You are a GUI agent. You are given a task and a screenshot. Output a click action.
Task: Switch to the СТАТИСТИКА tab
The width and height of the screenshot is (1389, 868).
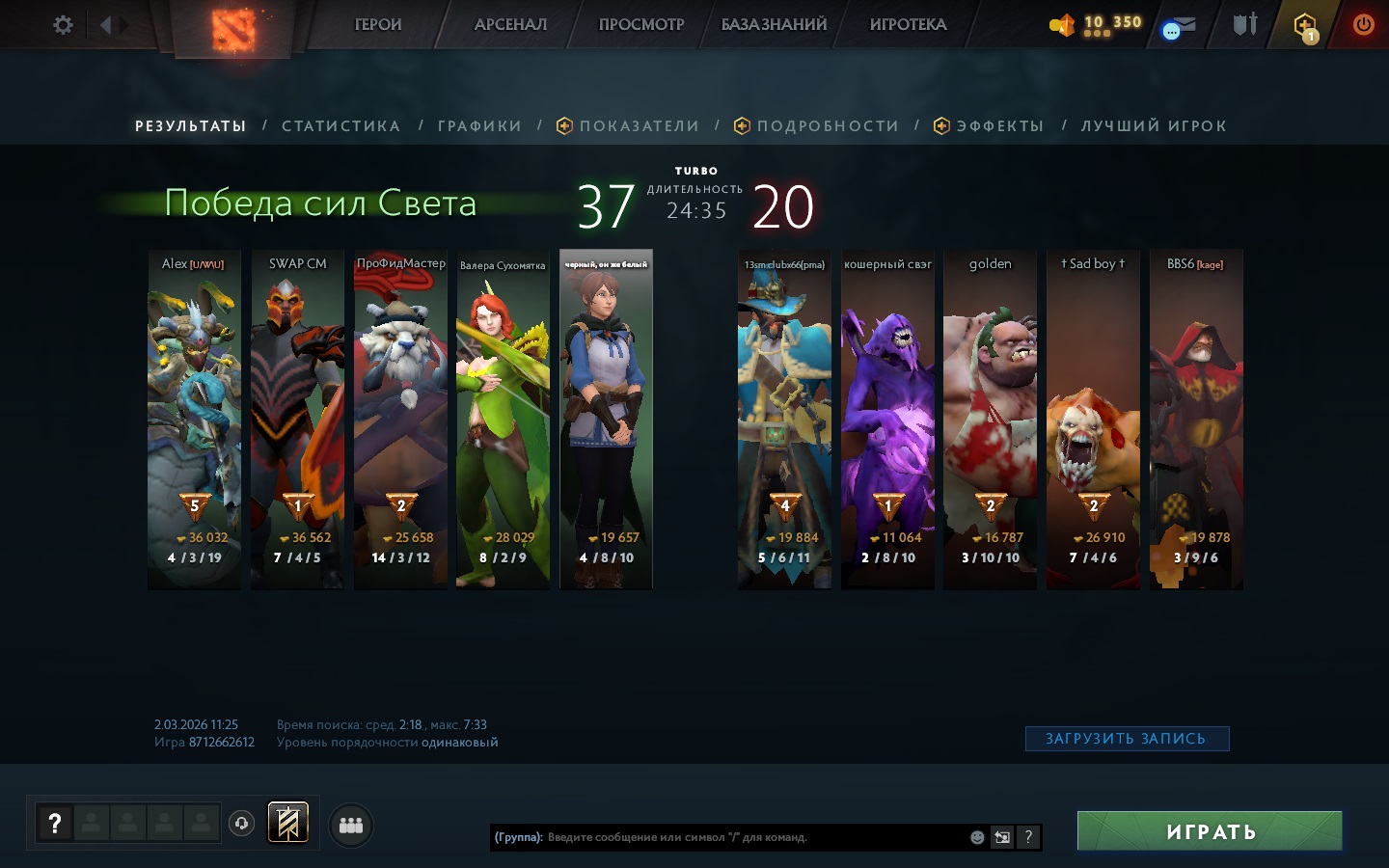(340, 126)
